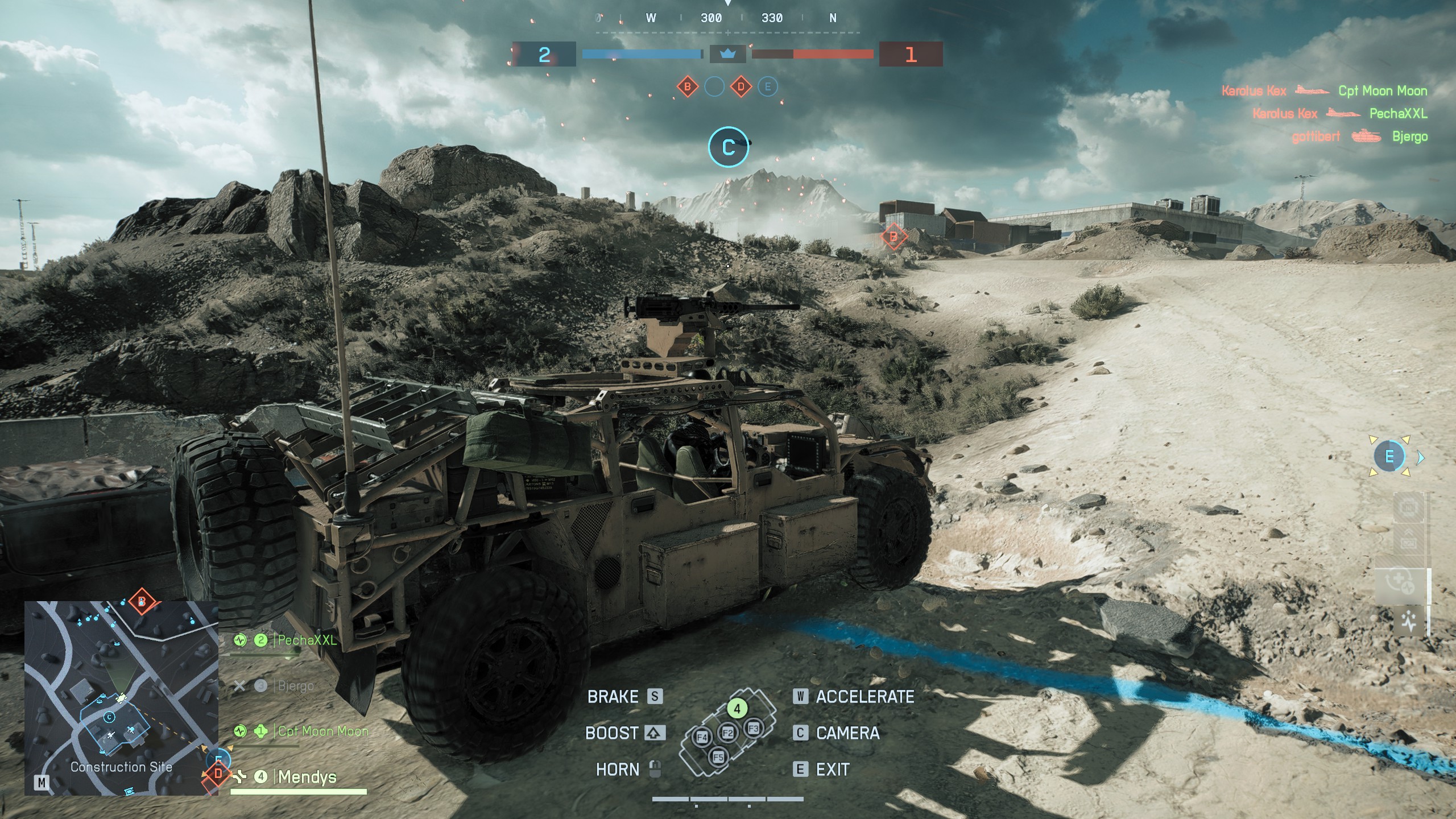Select the red D diamond in top objective bar

tap(741, 87)
